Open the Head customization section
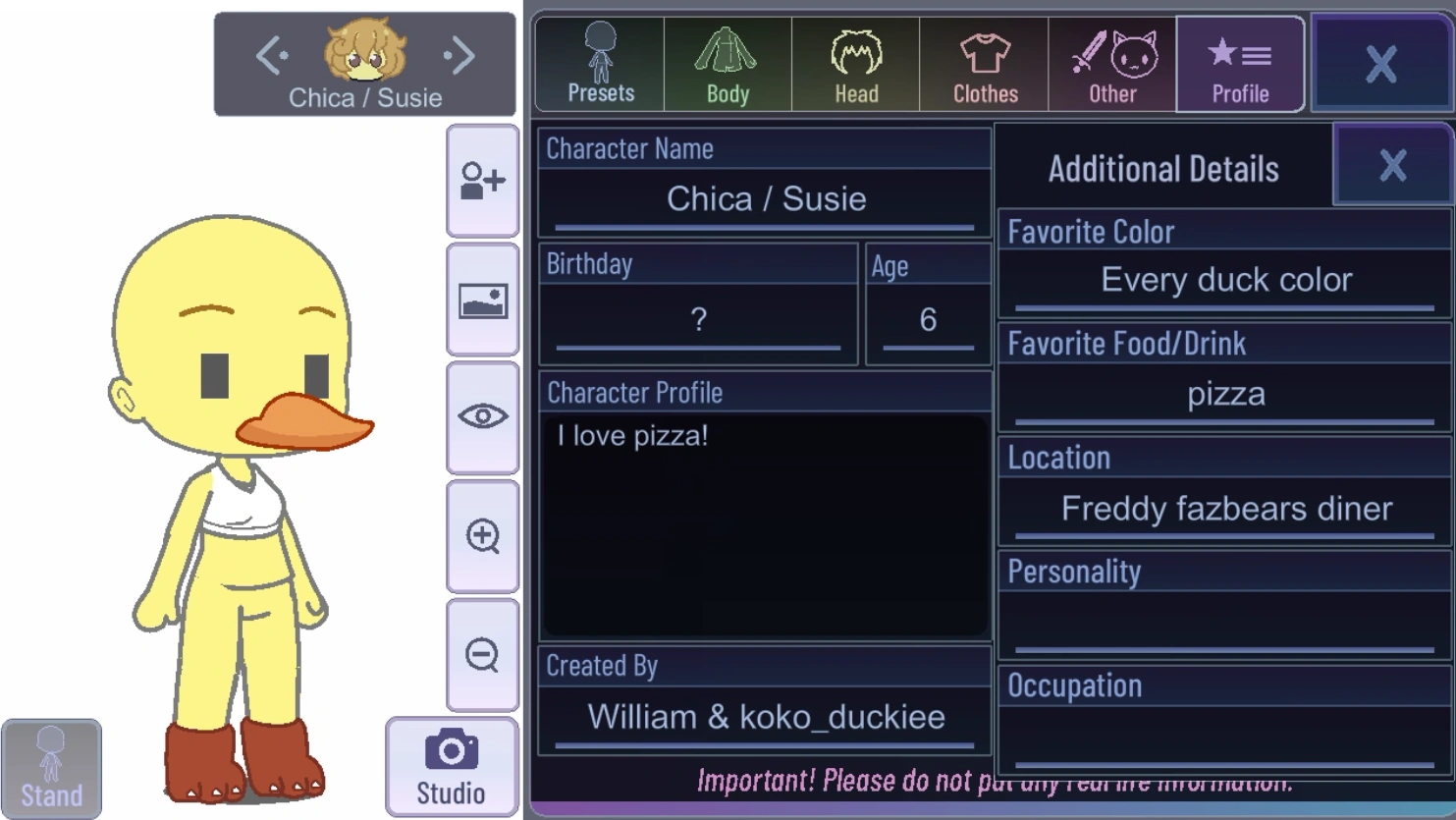Image resolution: width=1456 pixels, height=820 pixels. point(855,59)
